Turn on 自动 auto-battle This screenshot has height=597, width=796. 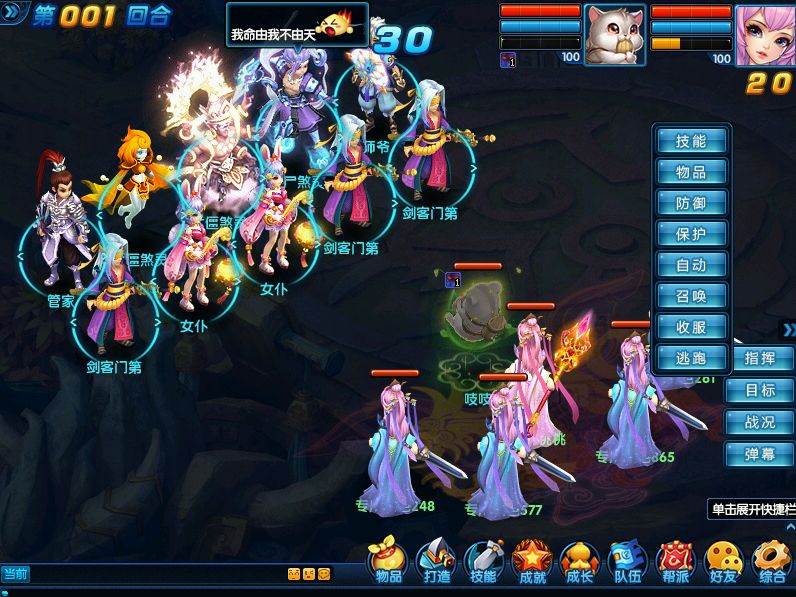tap(691, 266)
